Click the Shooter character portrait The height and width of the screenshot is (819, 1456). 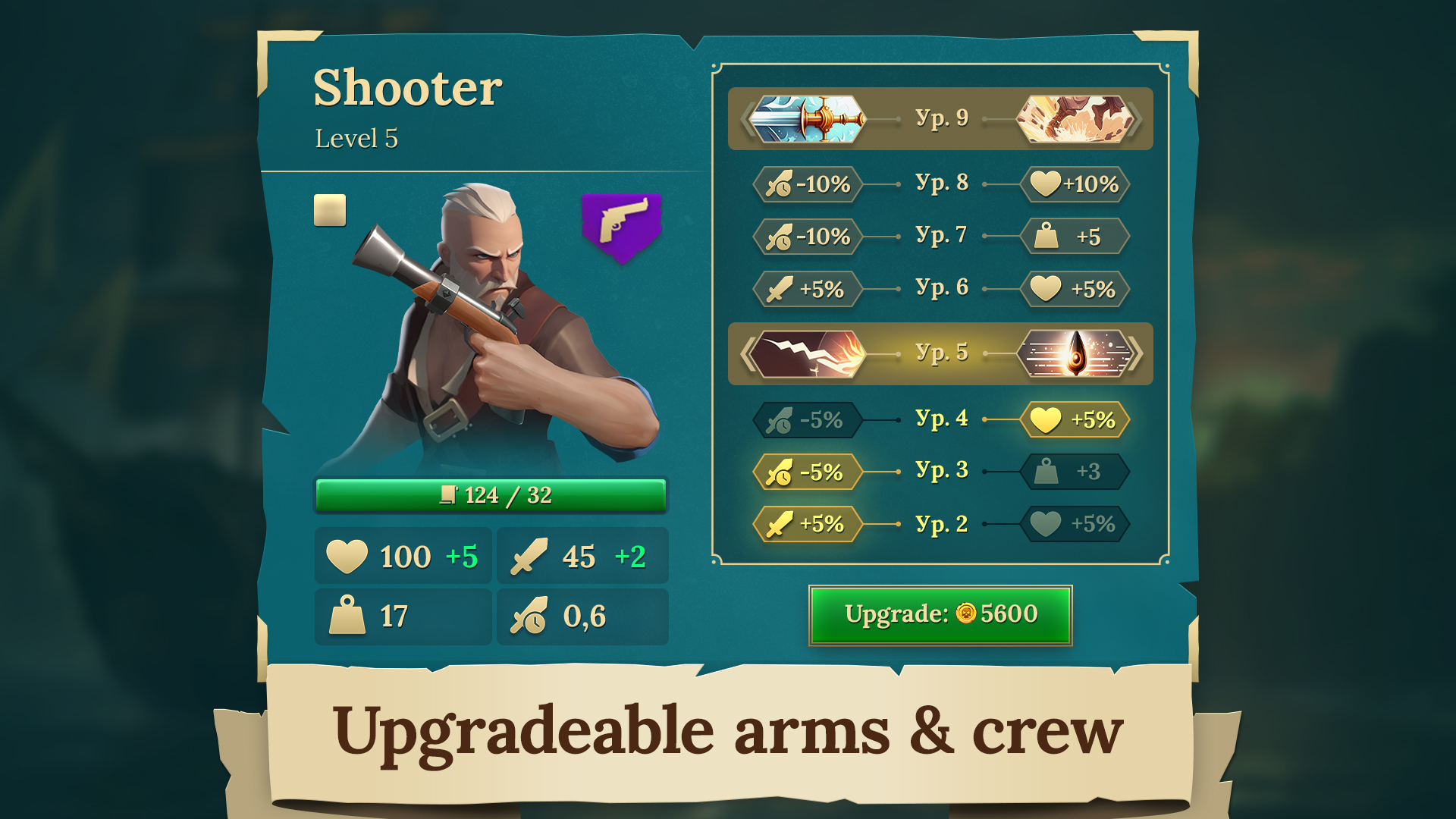tap(493, 326)
